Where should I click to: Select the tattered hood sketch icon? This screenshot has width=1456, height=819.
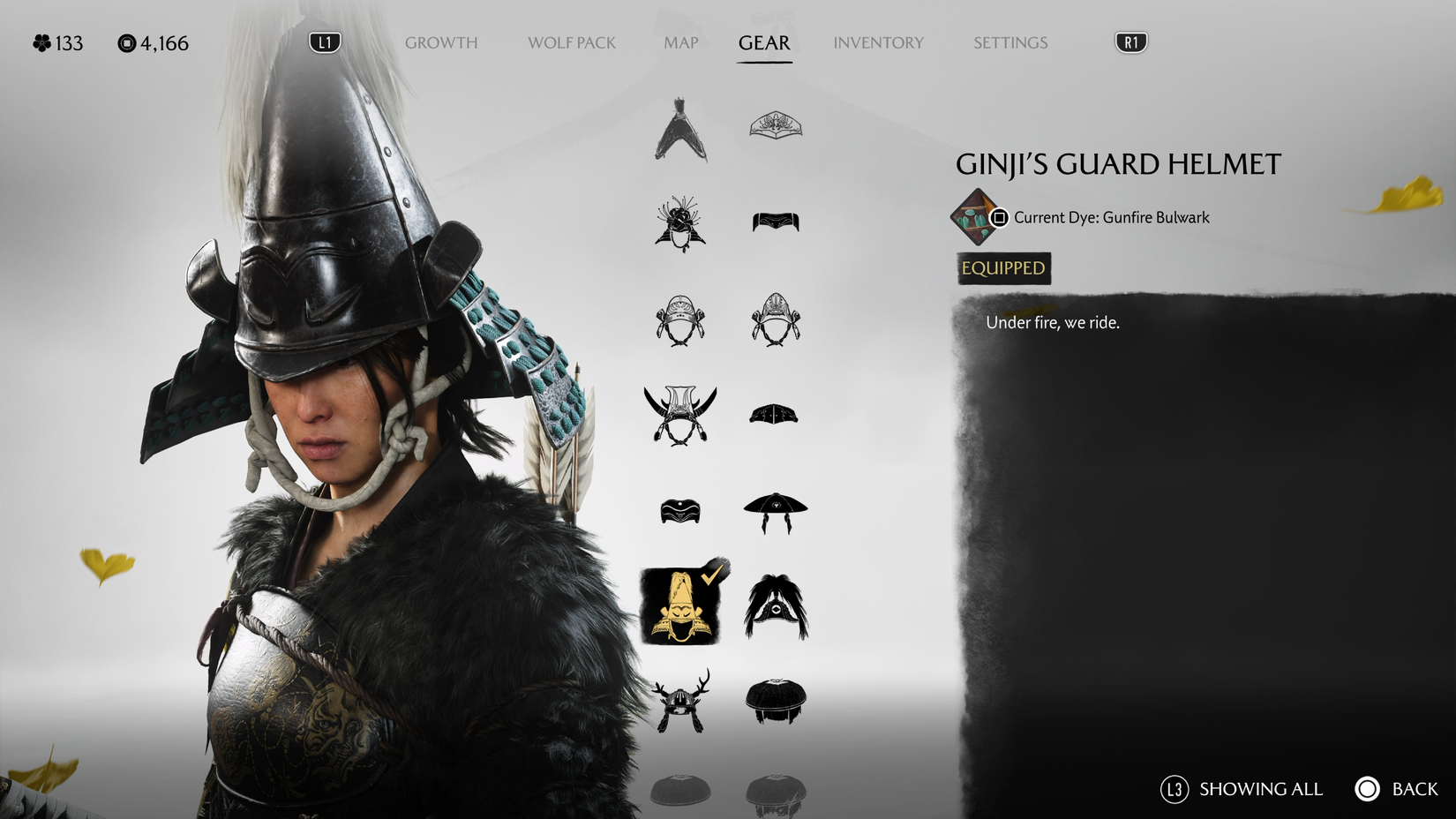pos(679,128)
